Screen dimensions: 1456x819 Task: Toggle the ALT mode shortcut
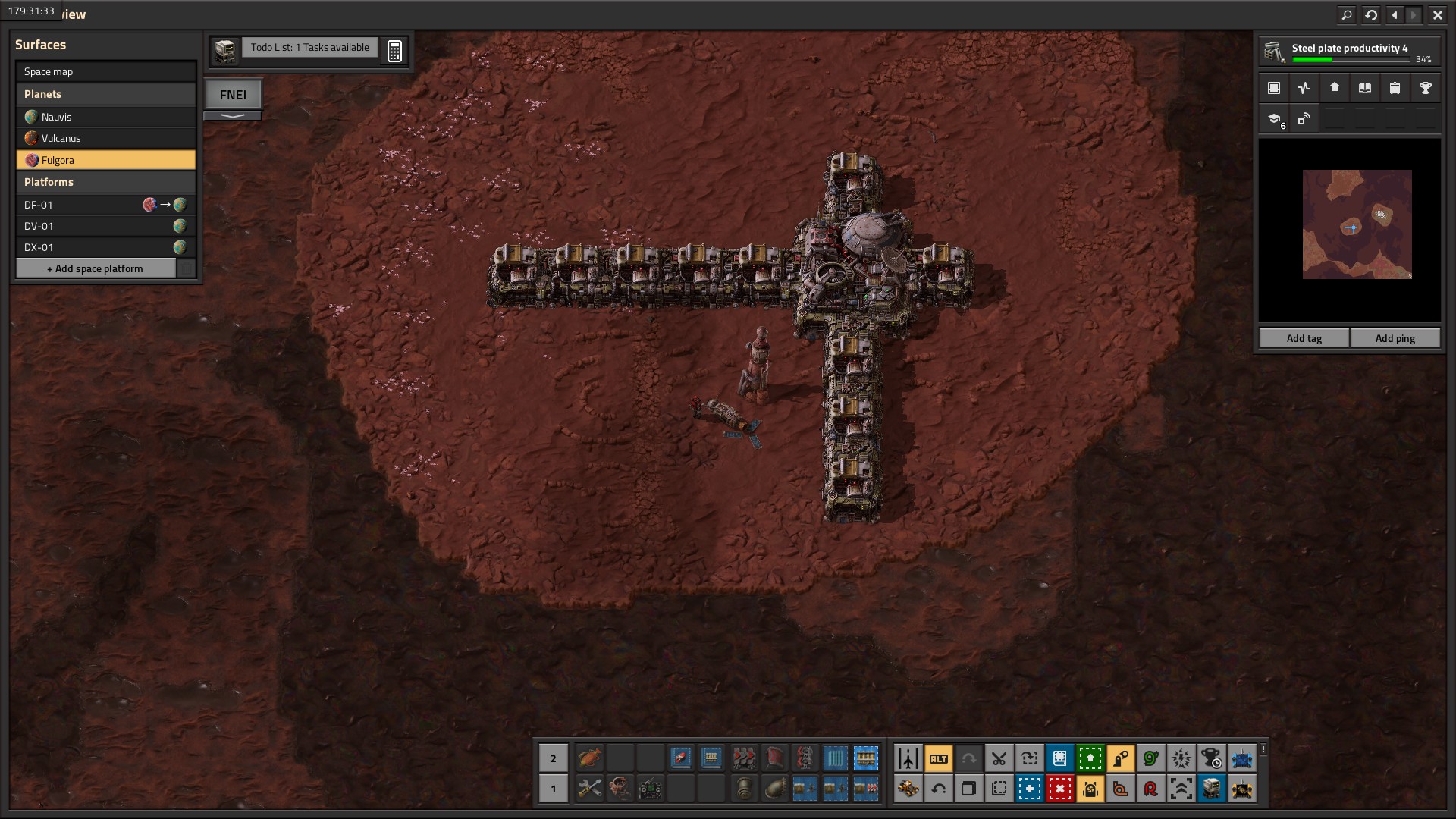(938, 758)
